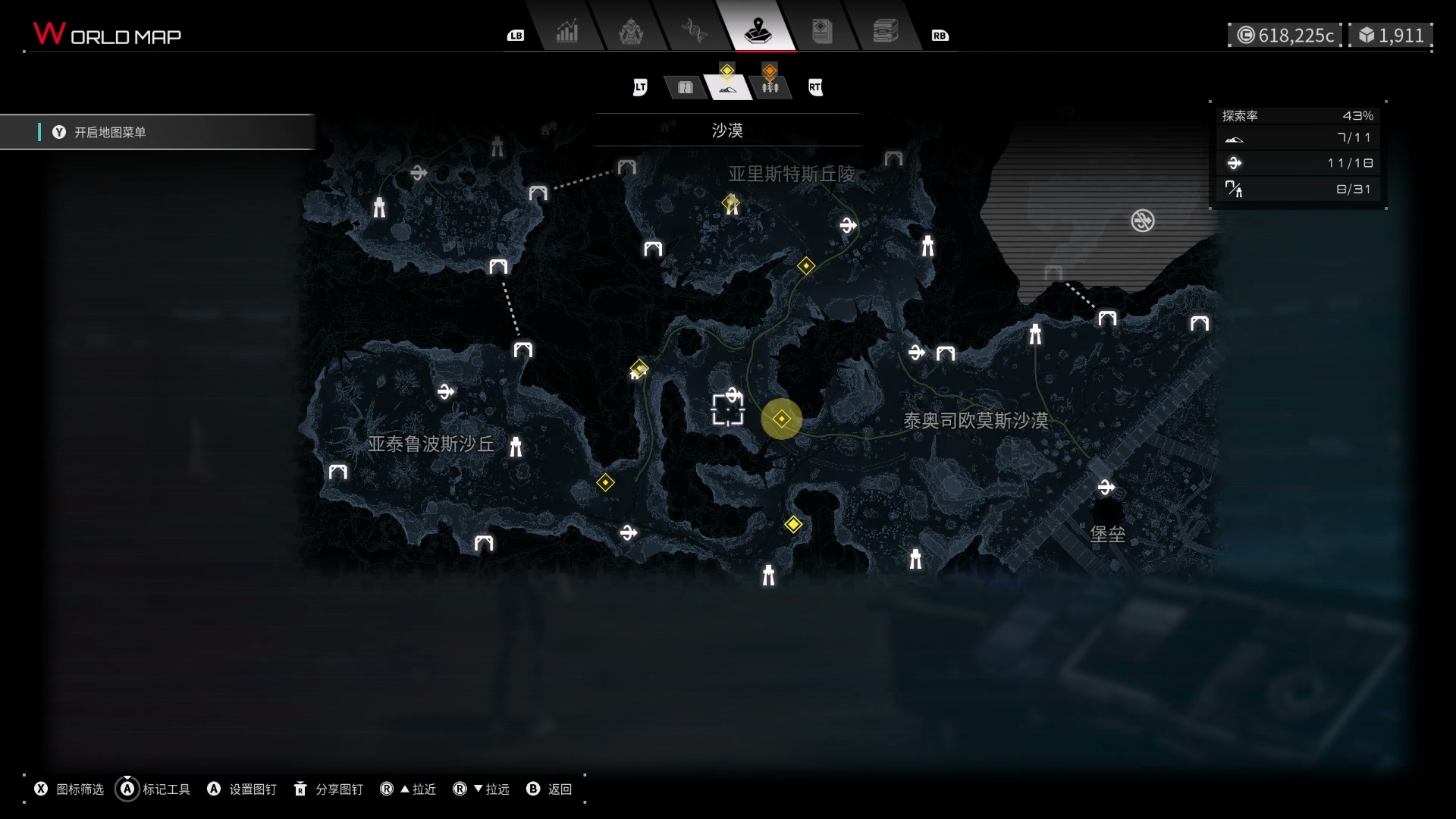Open the documents data tab
The width and height of the screenshot is (1456, 819).
click(822, 32)
